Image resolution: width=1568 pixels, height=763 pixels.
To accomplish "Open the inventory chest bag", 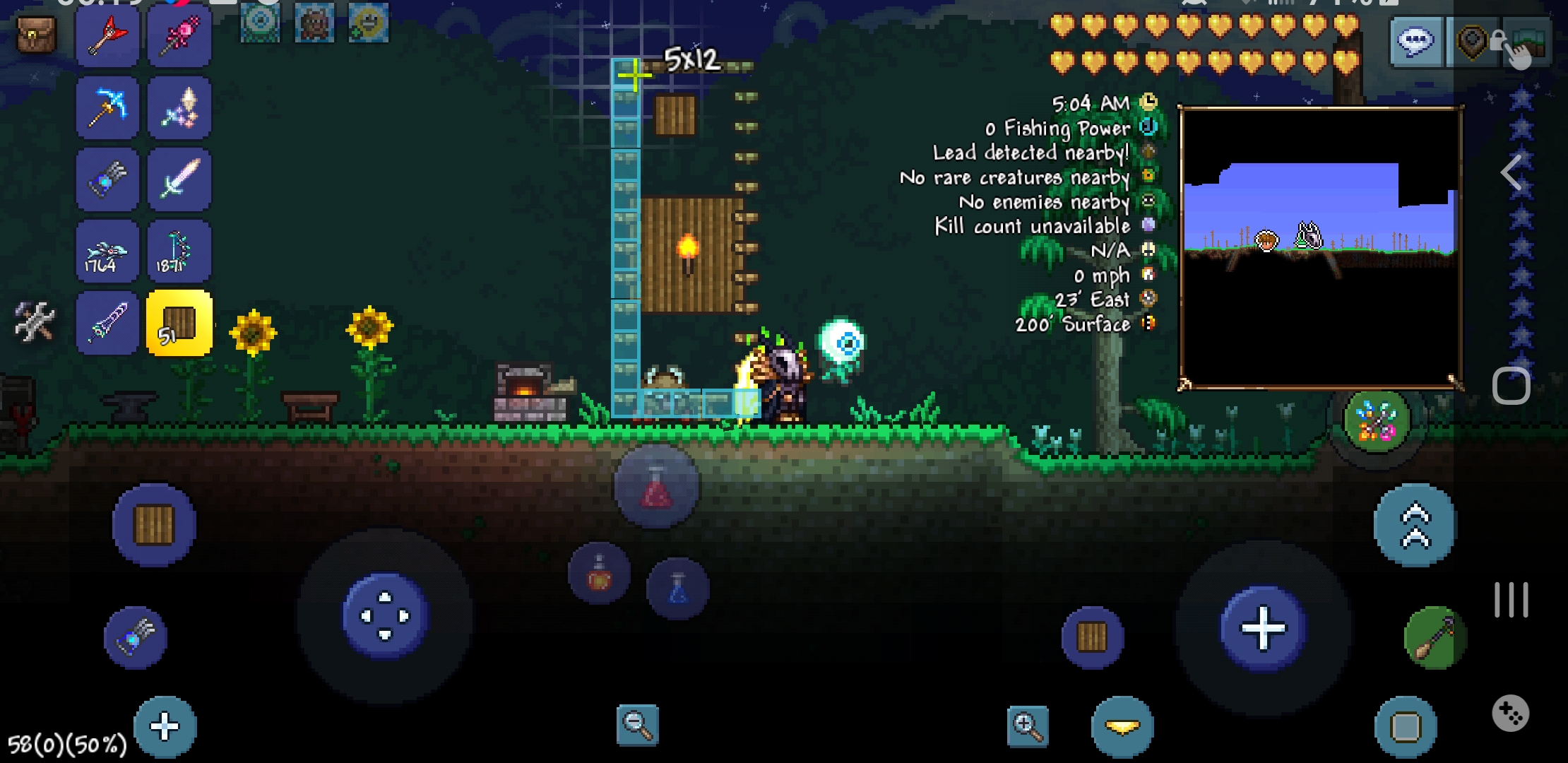I will (x=35, y=35).
